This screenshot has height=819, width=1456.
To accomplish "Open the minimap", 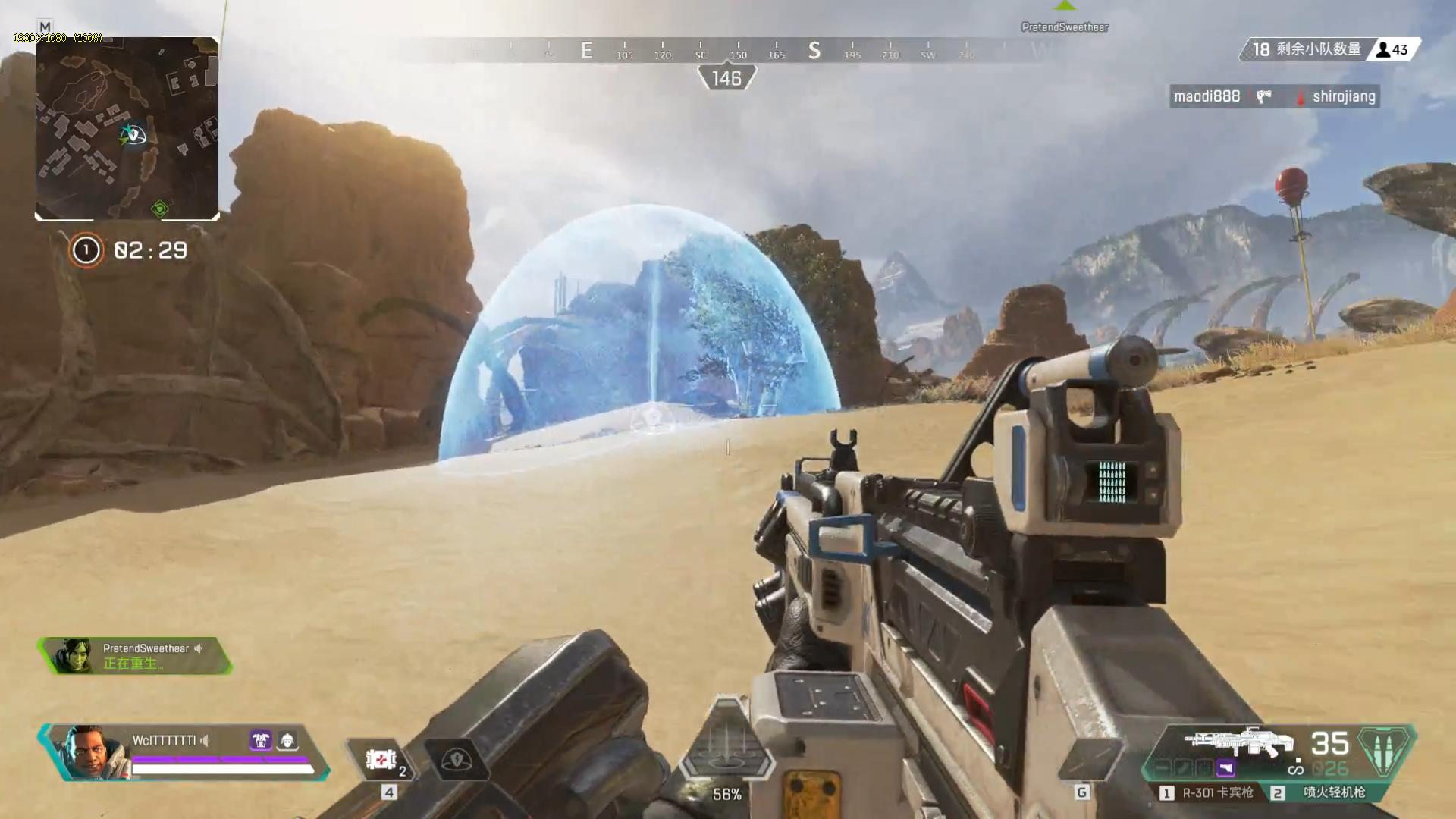I will tap(127, 129).
